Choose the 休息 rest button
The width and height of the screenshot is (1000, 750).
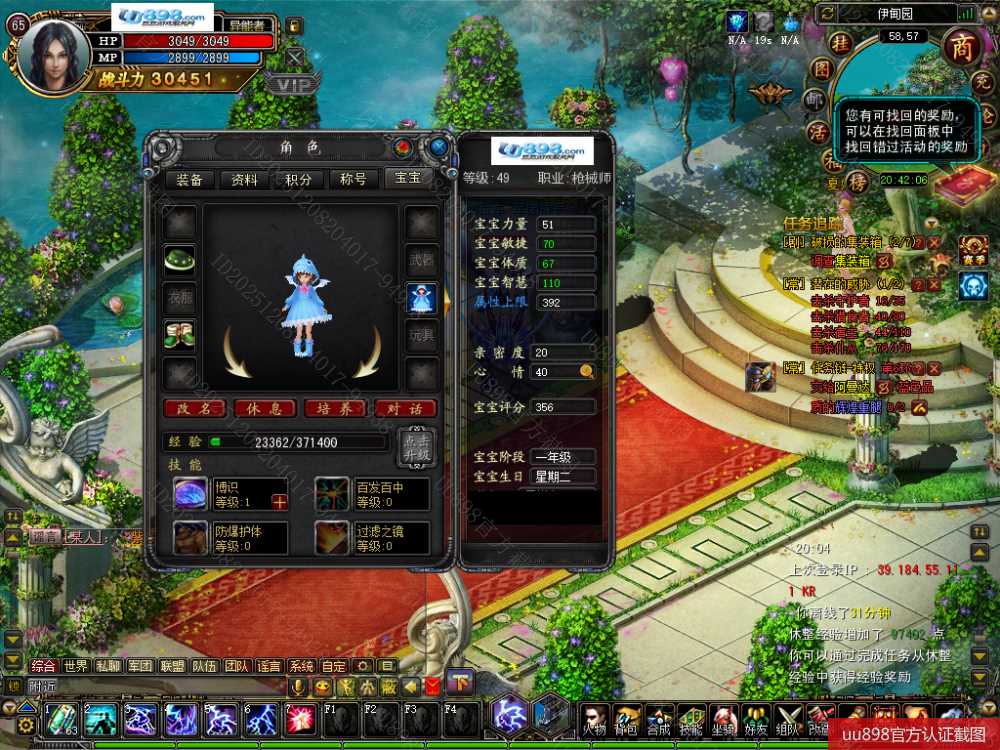(x=264, y=408)
